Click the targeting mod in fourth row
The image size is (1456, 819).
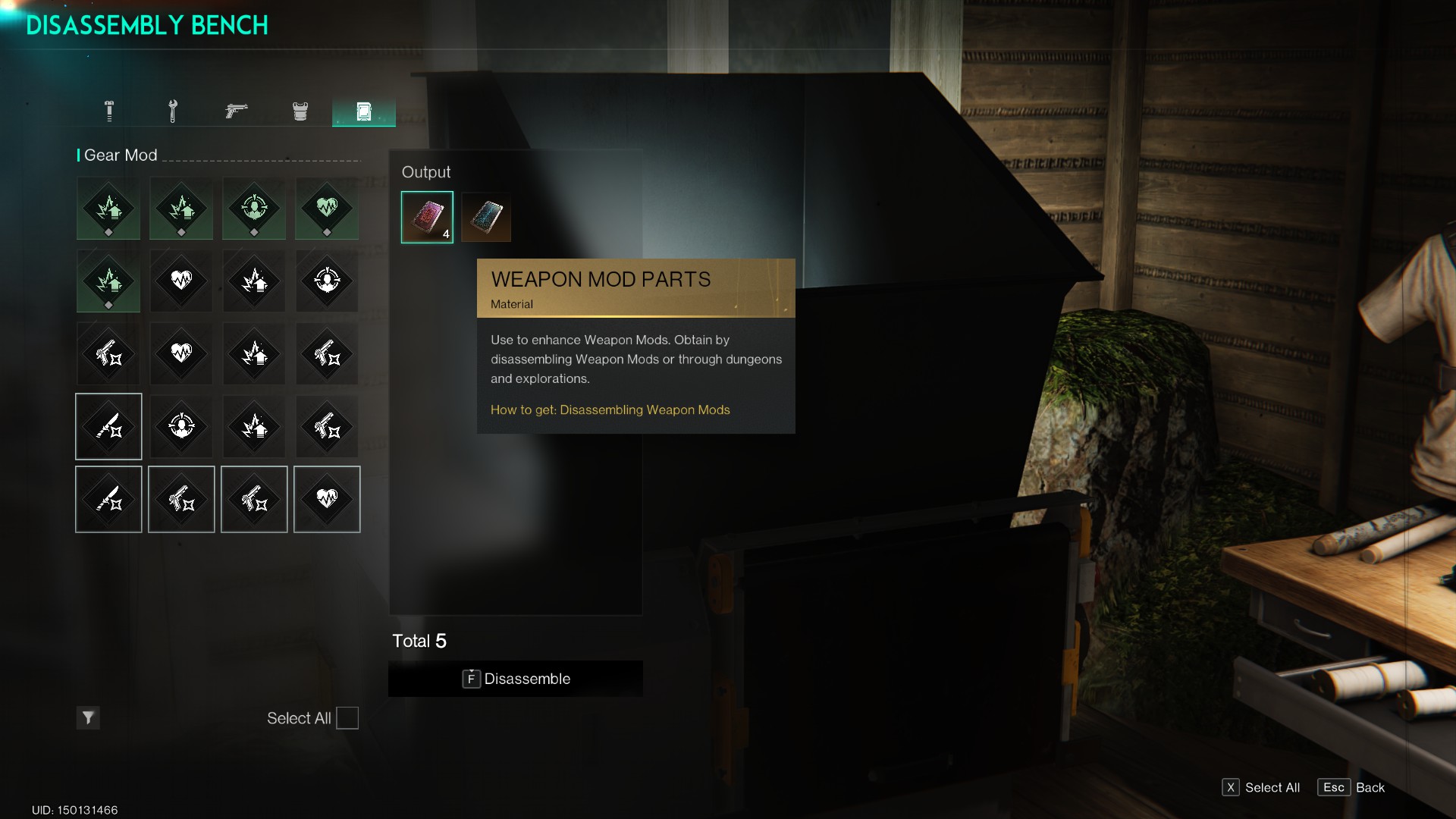coord(181,426)
